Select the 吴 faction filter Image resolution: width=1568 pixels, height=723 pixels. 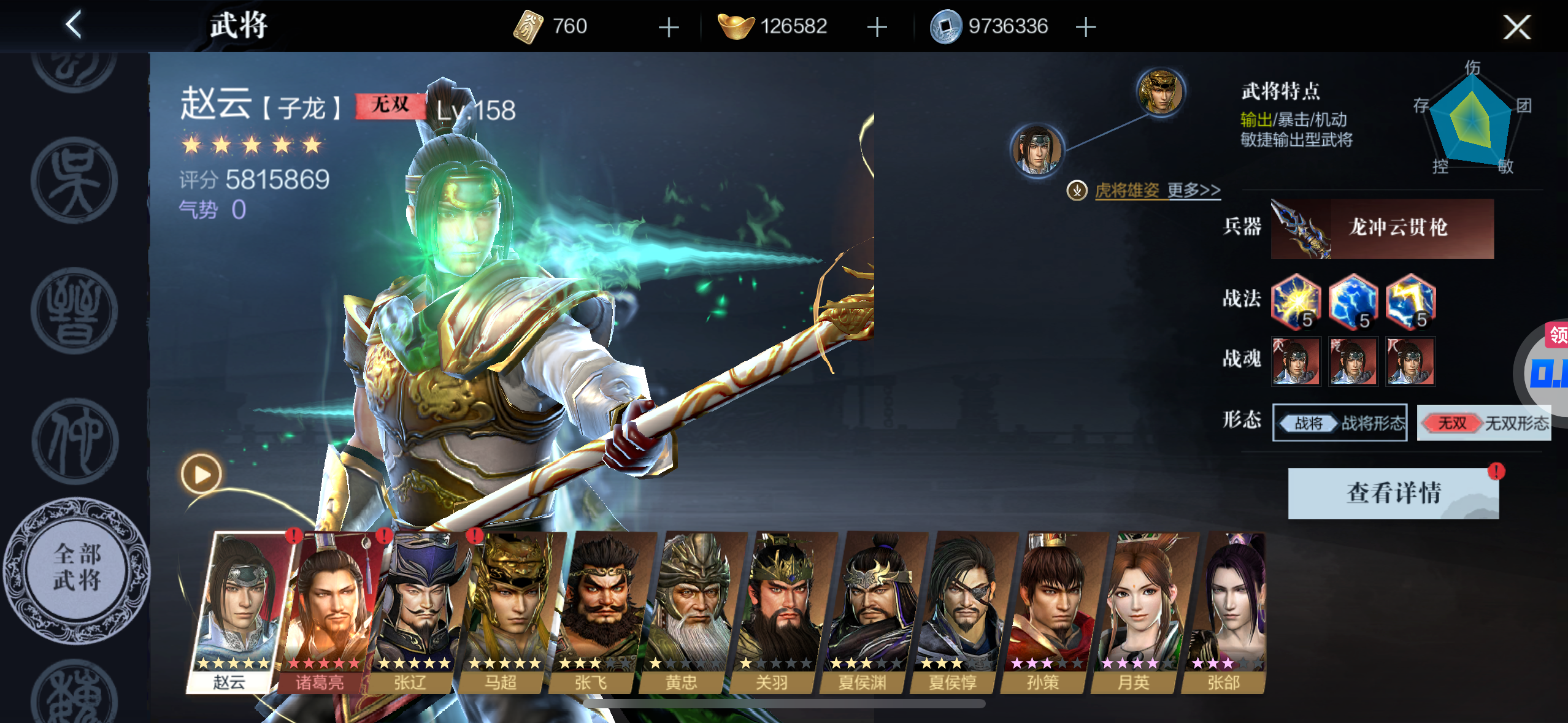point(74,180)
